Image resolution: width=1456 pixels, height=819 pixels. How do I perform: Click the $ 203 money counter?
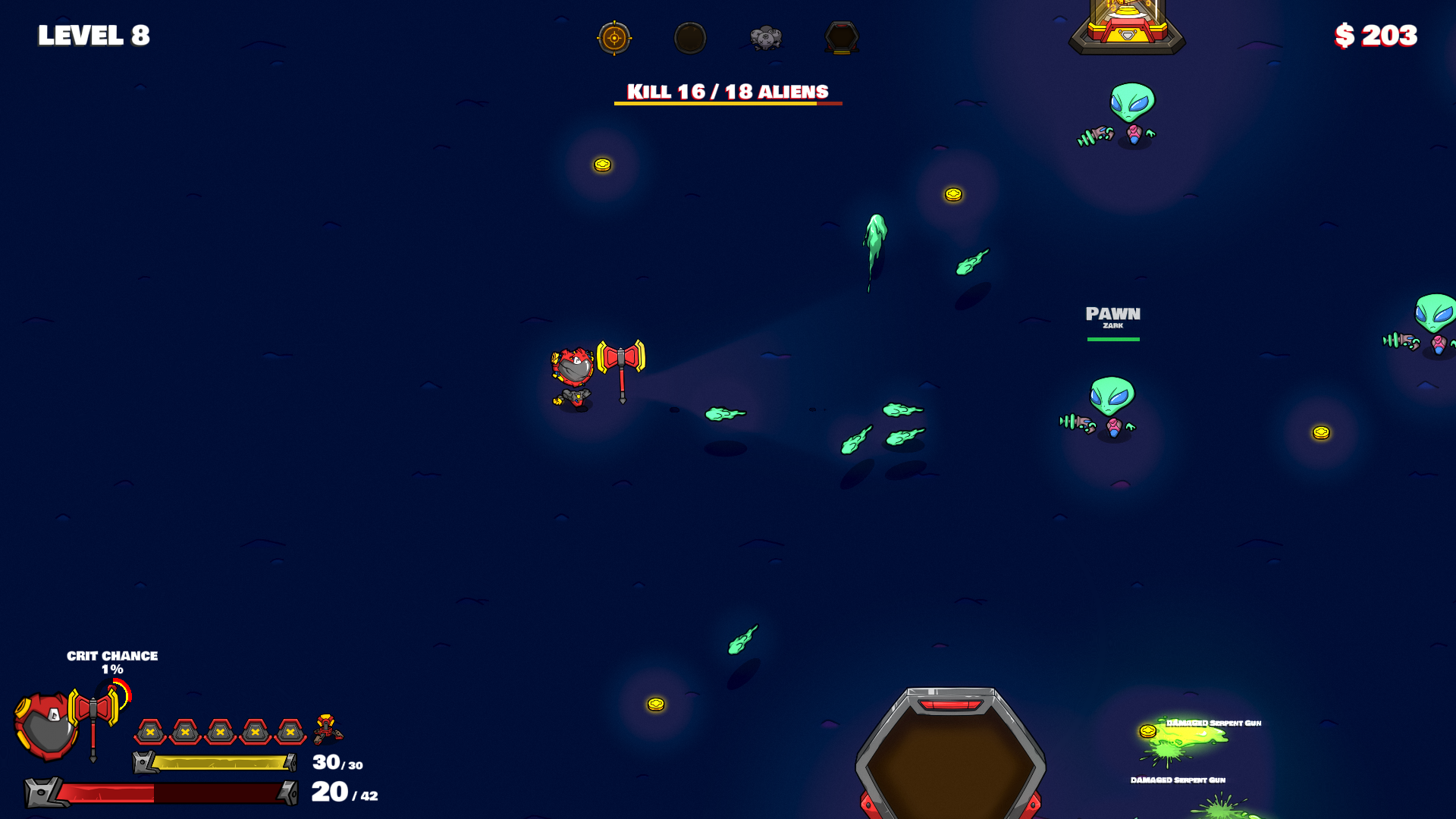pos(1376,35)
